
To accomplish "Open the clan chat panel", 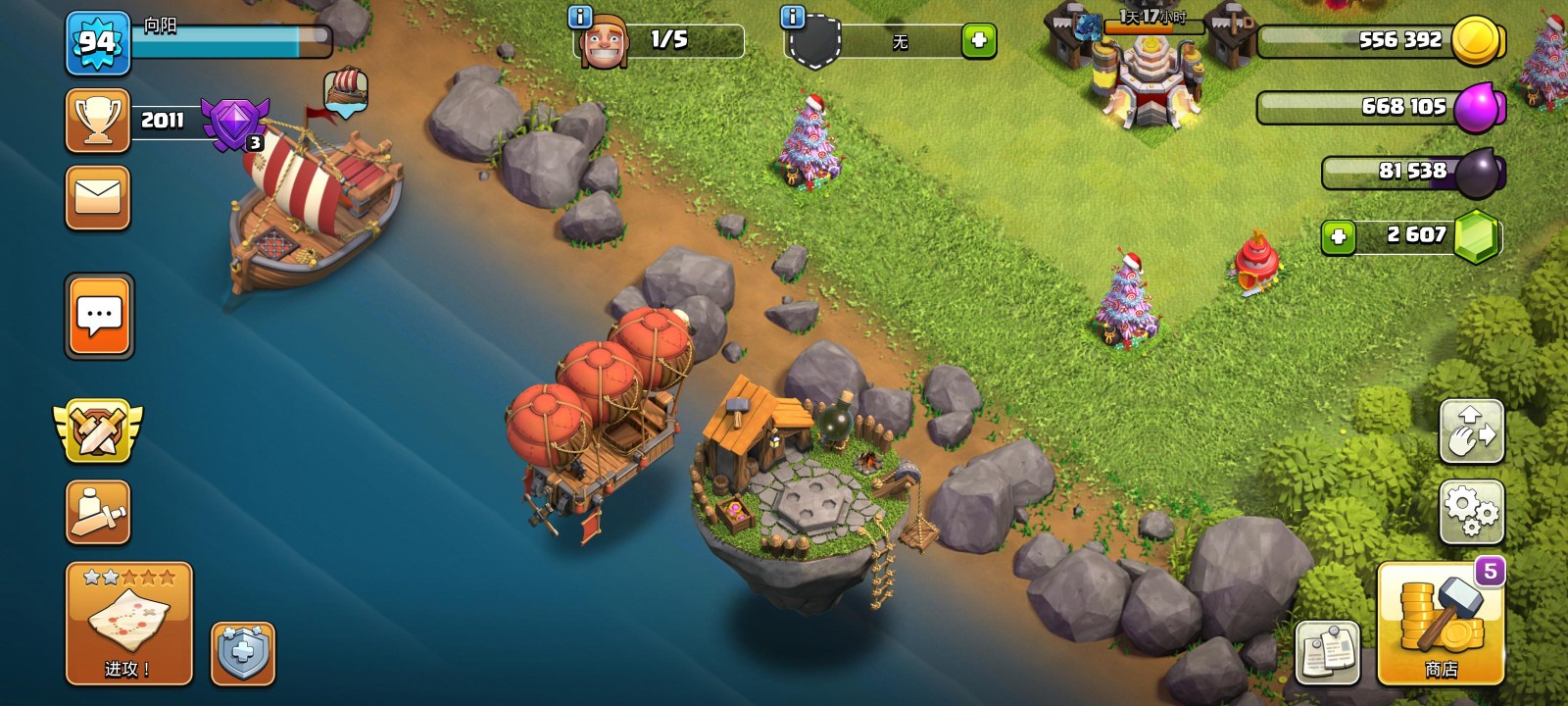I will coord(99,316).
